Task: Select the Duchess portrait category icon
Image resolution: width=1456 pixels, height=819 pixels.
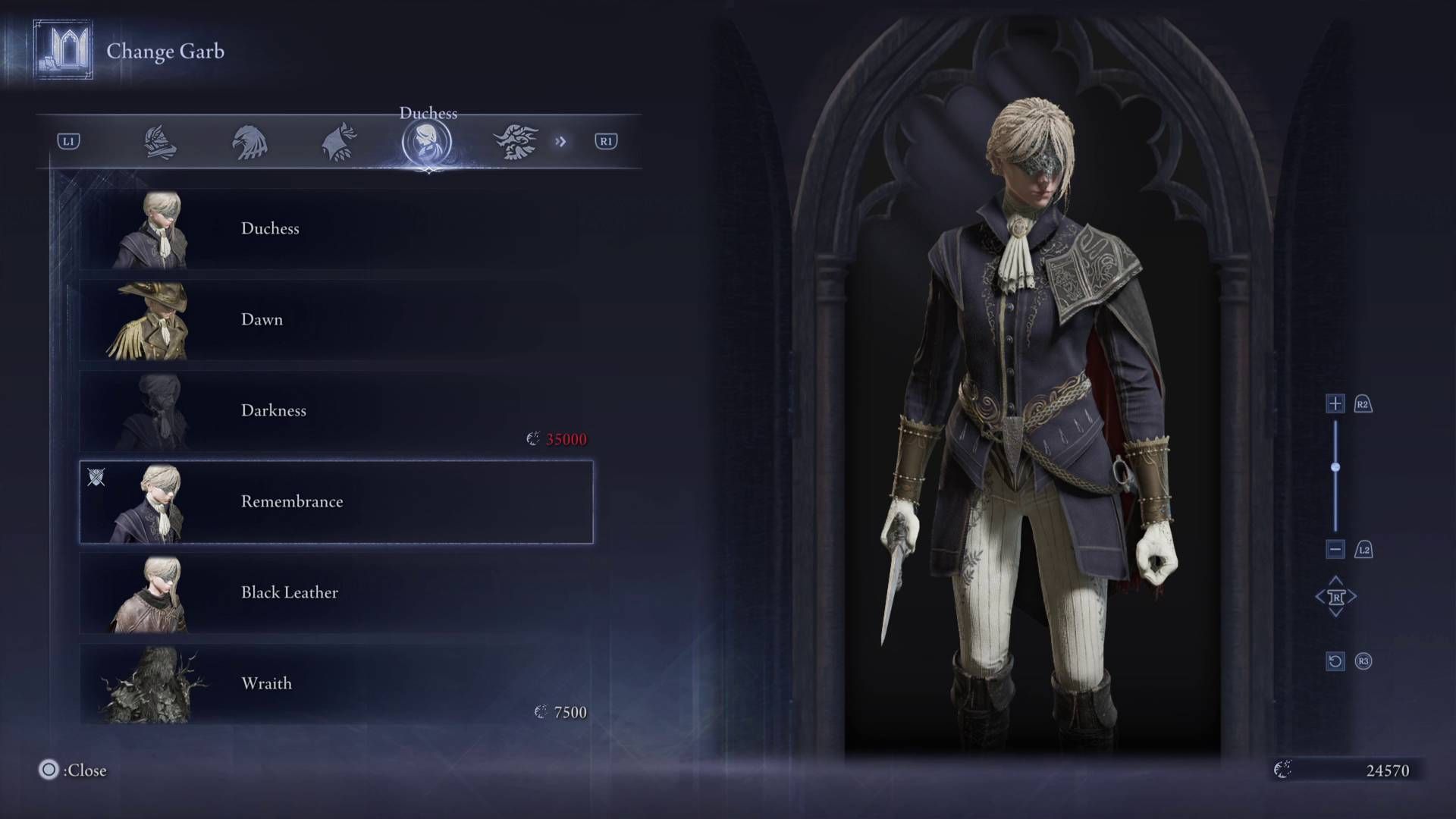Action: point(428,143)
